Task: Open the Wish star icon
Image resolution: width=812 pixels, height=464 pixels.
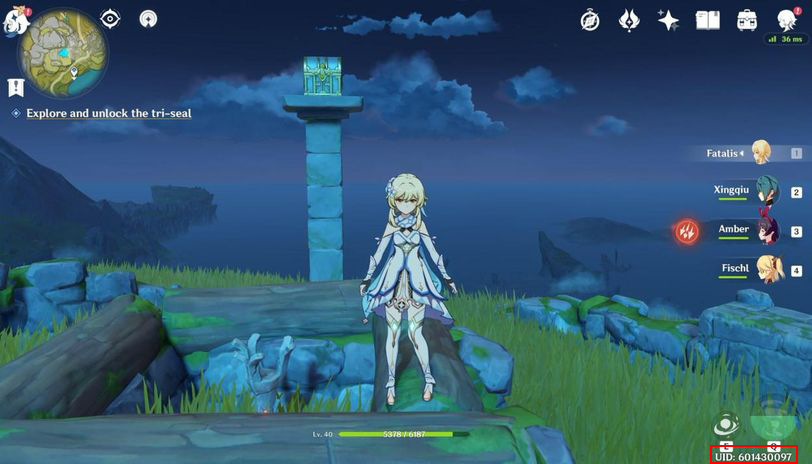Action: coord(668,20)
